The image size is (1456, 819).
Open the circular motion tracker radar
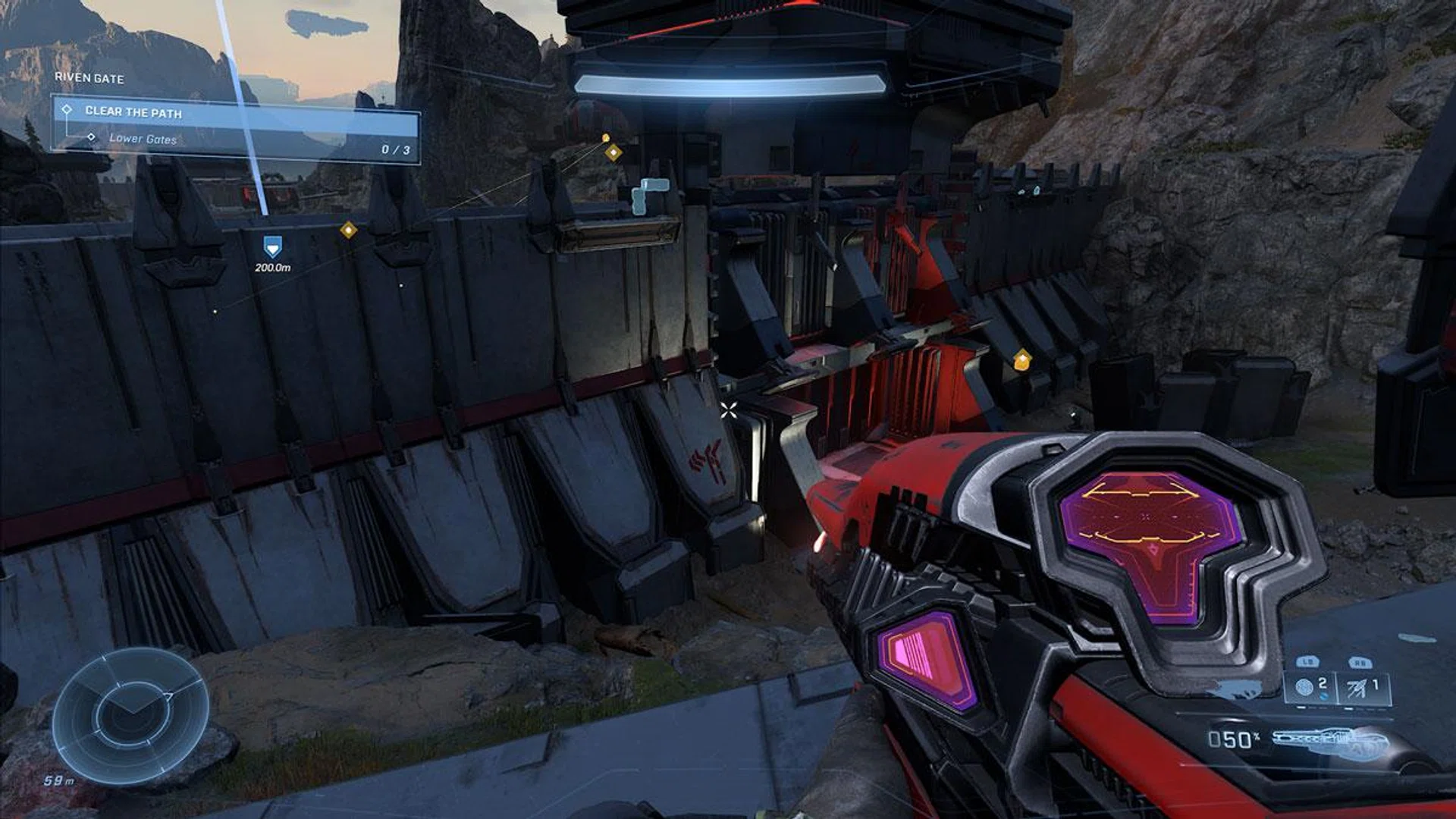click(x=130, y=716)
